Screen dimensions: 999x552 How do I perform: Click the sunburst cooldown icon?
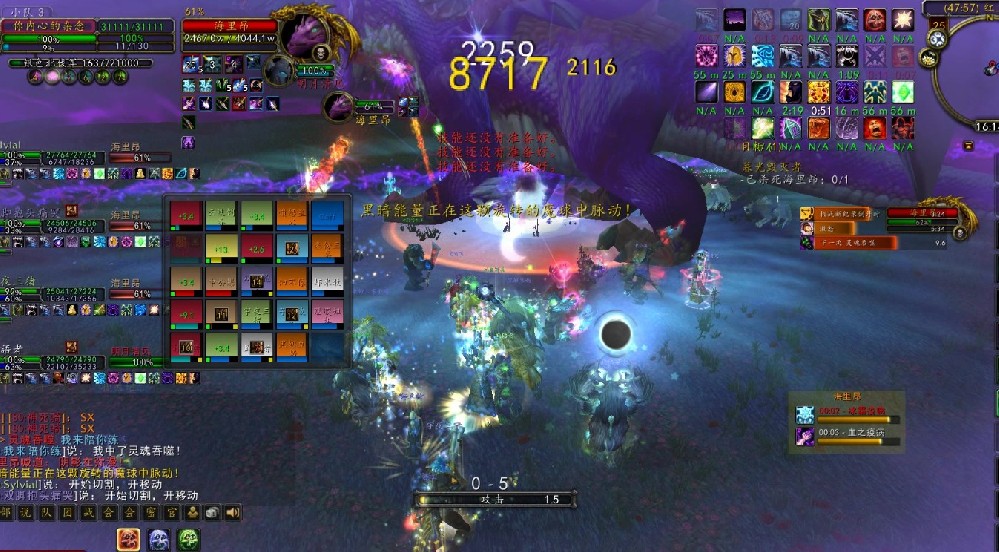pos(903,20)
